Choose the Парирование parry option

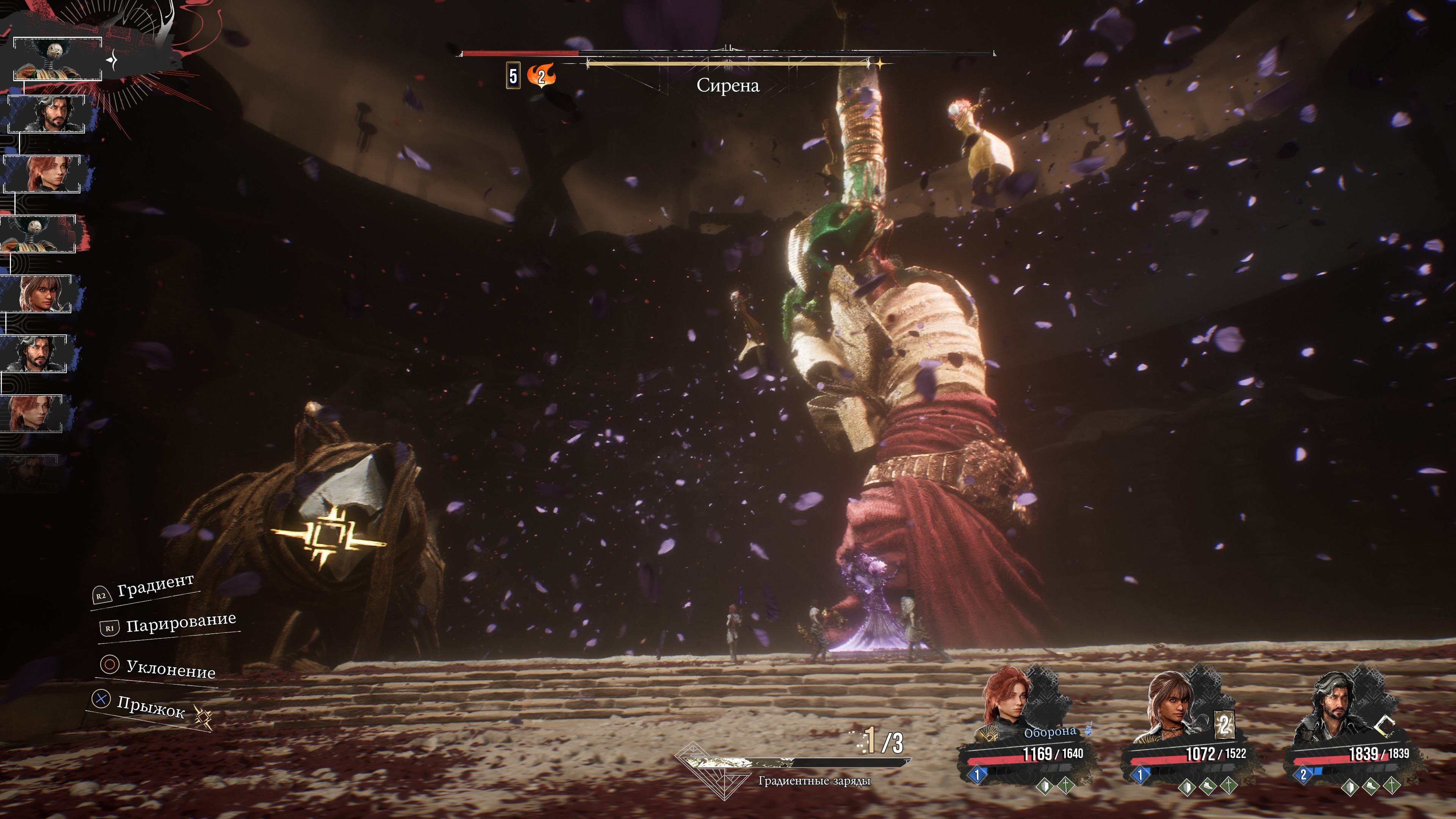click(180, 622)
